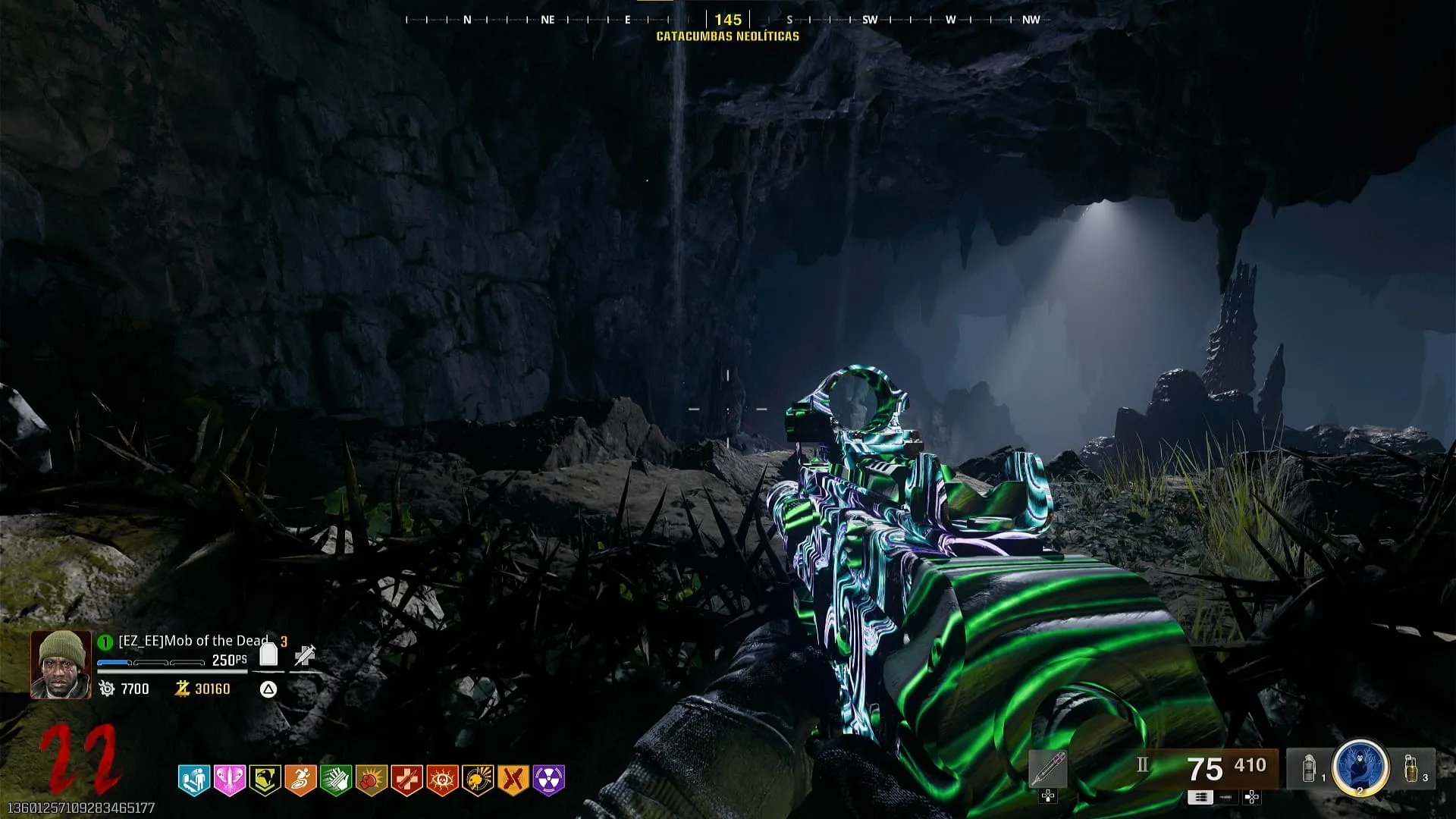Select the purple radiation PhD Flopper perk

549,780
